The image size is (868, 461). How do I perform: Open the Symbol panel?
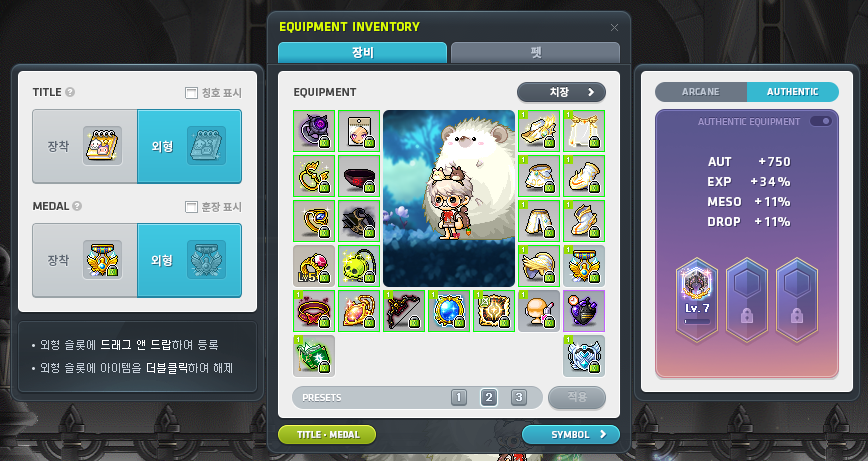click(x=570, y=434)
